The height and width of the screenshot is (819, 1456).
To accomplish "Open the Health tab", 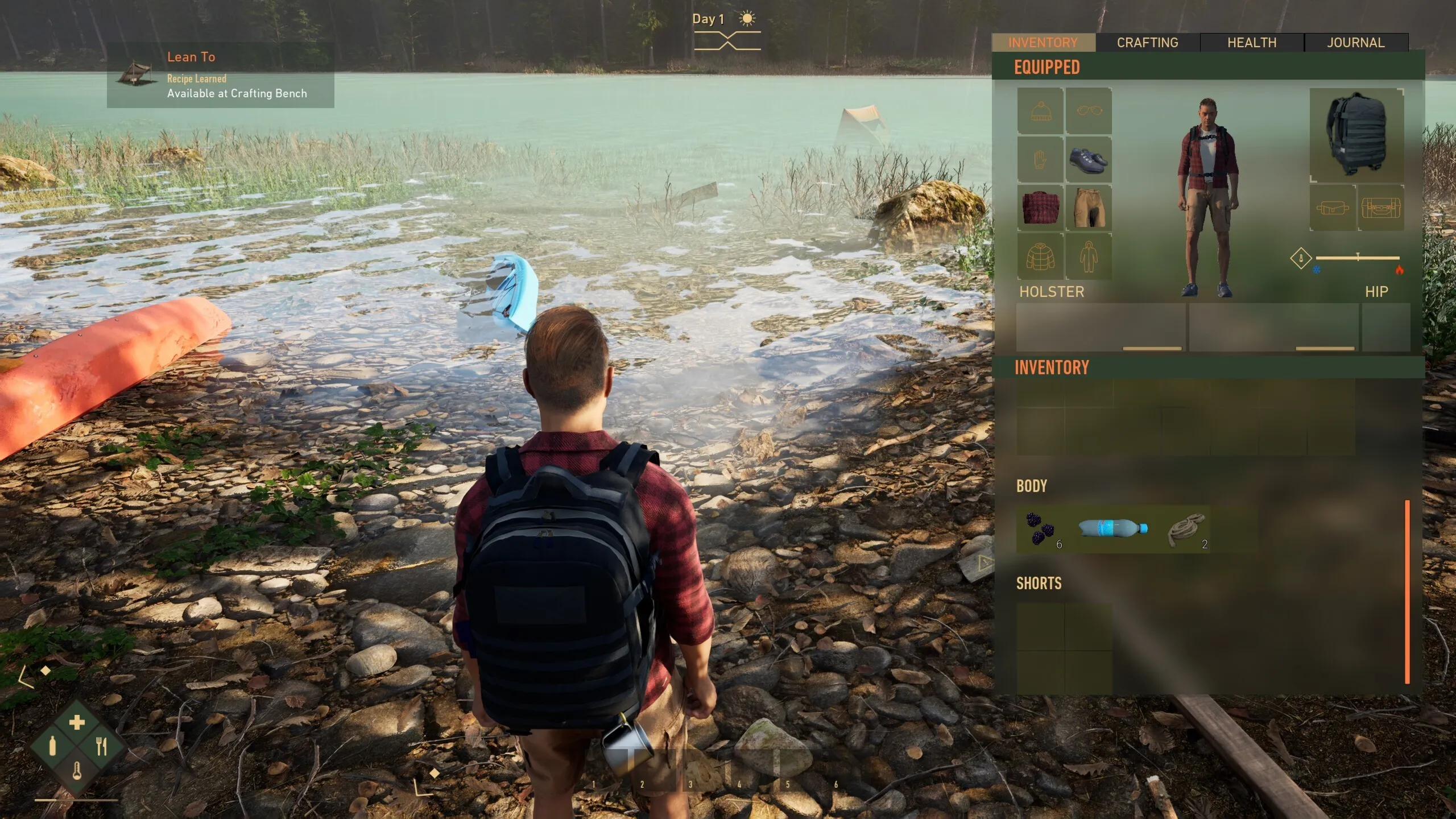I will pyautogui.click(x=1251, y=43).
